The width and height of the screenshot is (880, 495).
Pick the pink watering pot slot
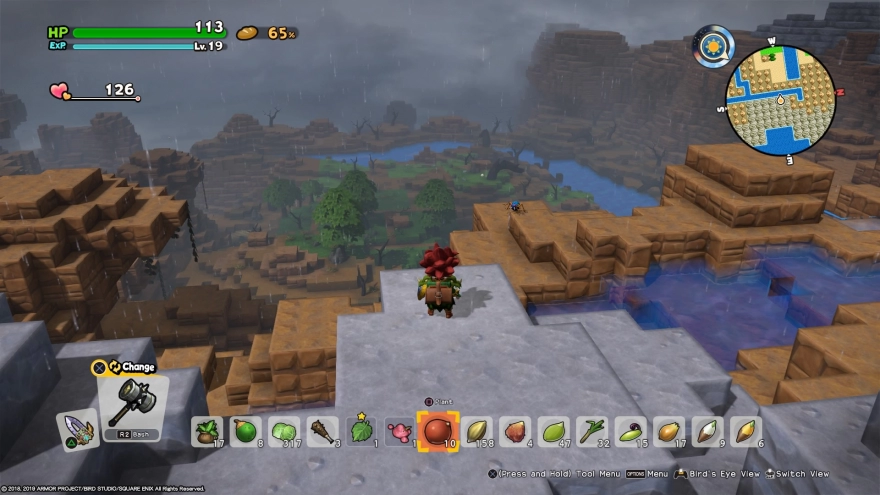point(399,431)
